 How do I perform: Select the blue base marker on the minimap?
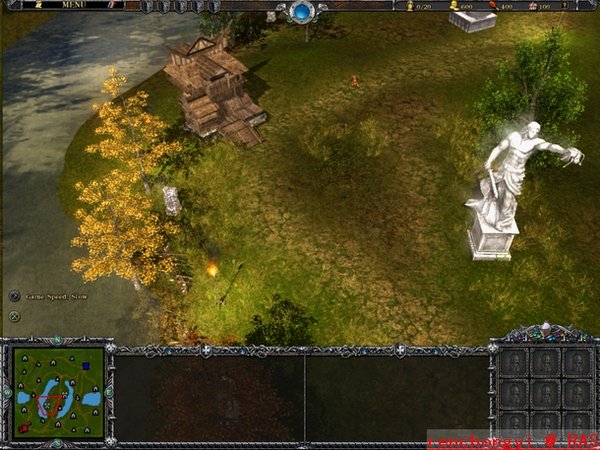pyautogui.click(x=86, y=366)
